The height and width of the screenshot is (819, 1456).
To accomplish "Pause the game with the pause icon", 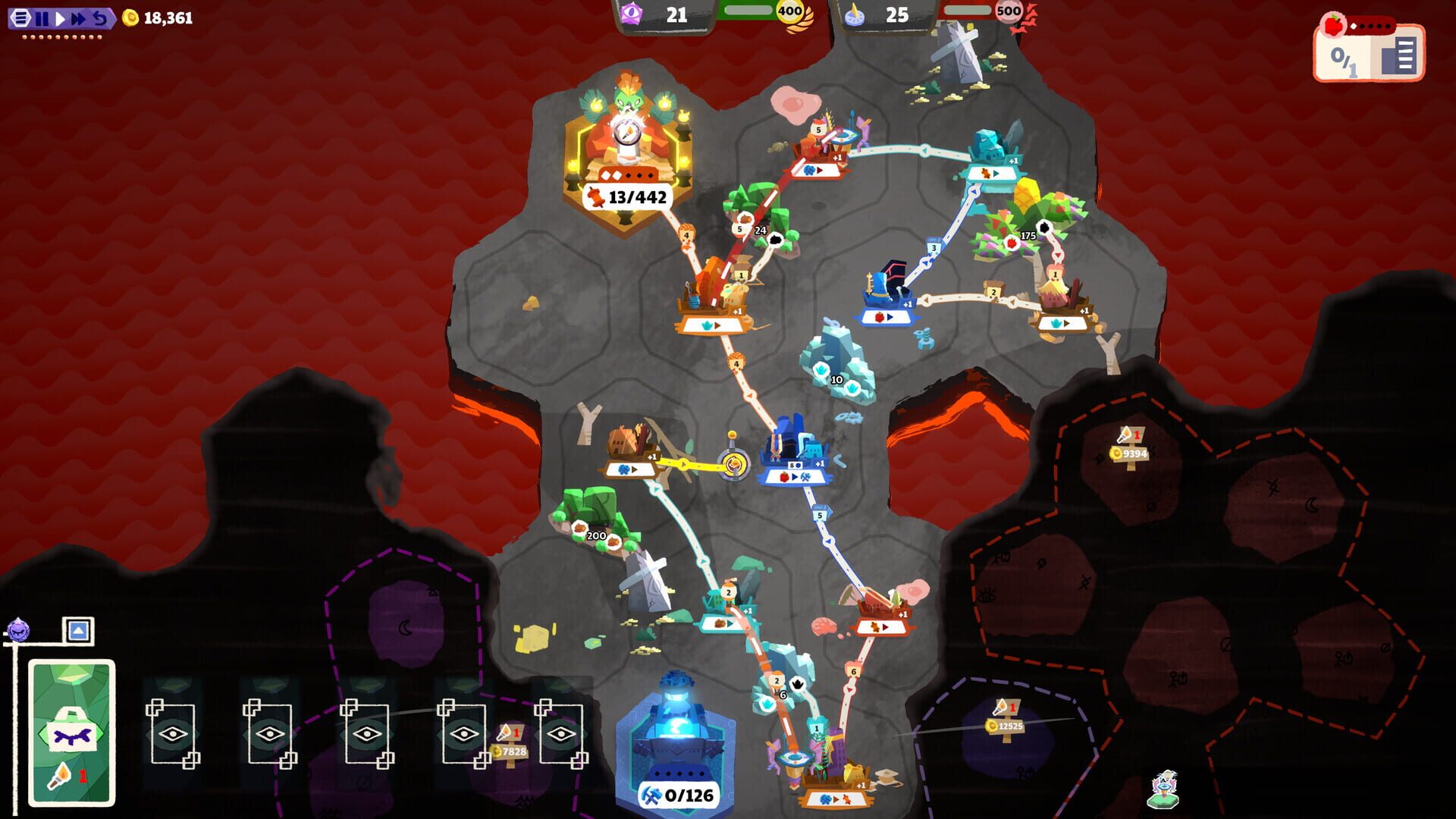I will coord(43,17).
